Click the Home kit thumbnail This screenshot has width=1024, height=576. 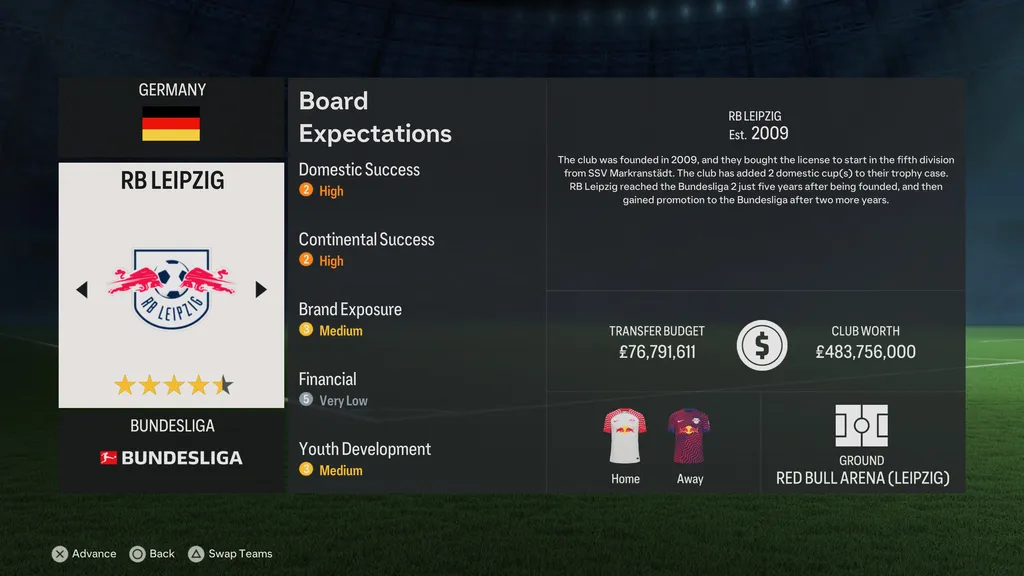click(x=625, y=435)
